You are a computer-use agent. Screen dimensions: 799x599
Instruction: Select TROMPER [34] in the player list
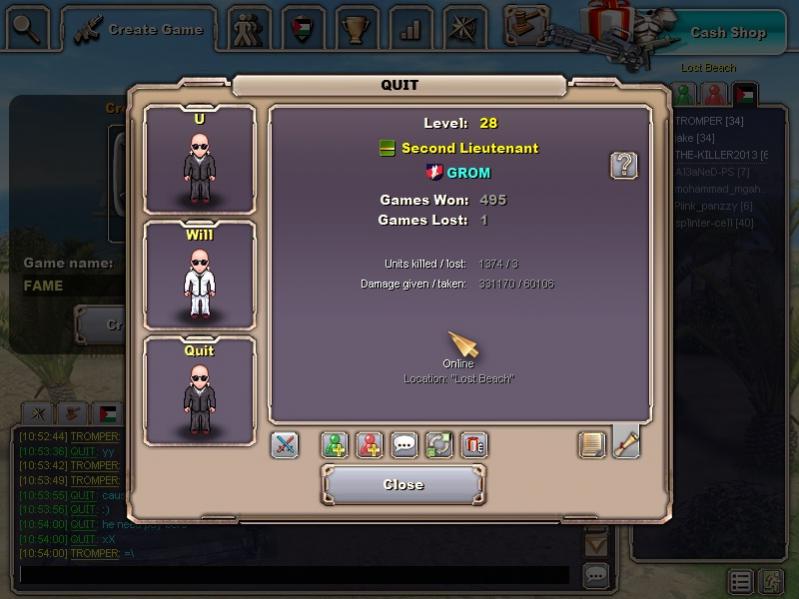point(708,121)
